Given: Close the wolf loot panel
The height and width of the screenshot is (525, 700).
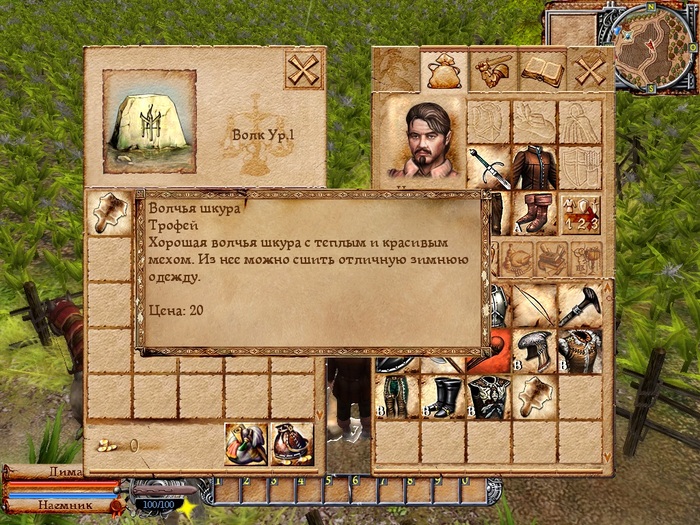Looking at the screenshot, I should (304, 71).
